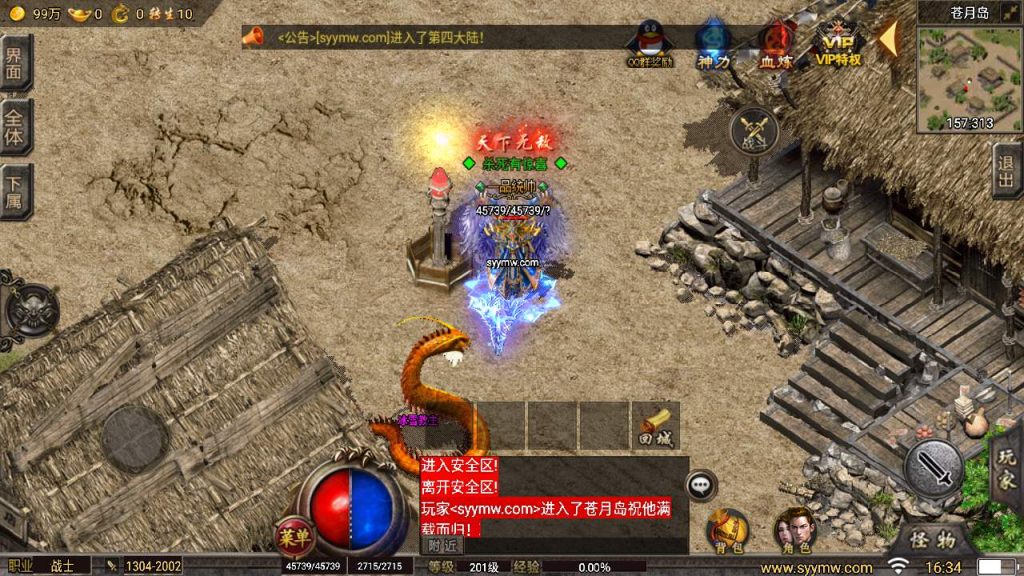Select the 怪物 monster target tab
1024x576 pixels.
(x=932, y=540)
